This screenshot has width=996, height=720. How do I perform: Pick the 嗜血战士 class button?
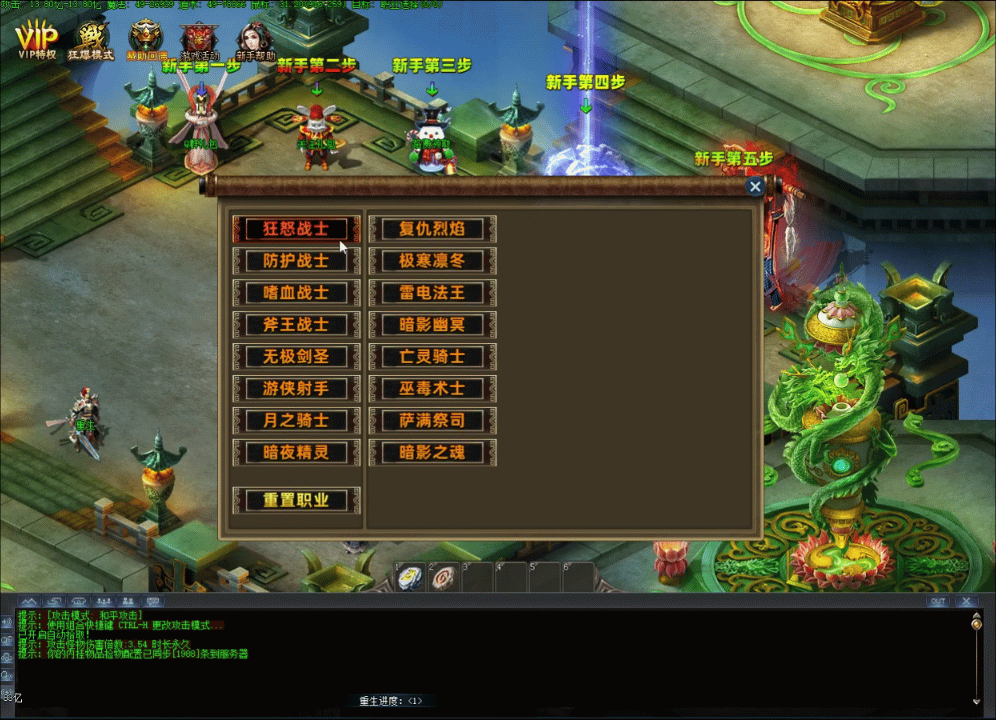(296, 293)
